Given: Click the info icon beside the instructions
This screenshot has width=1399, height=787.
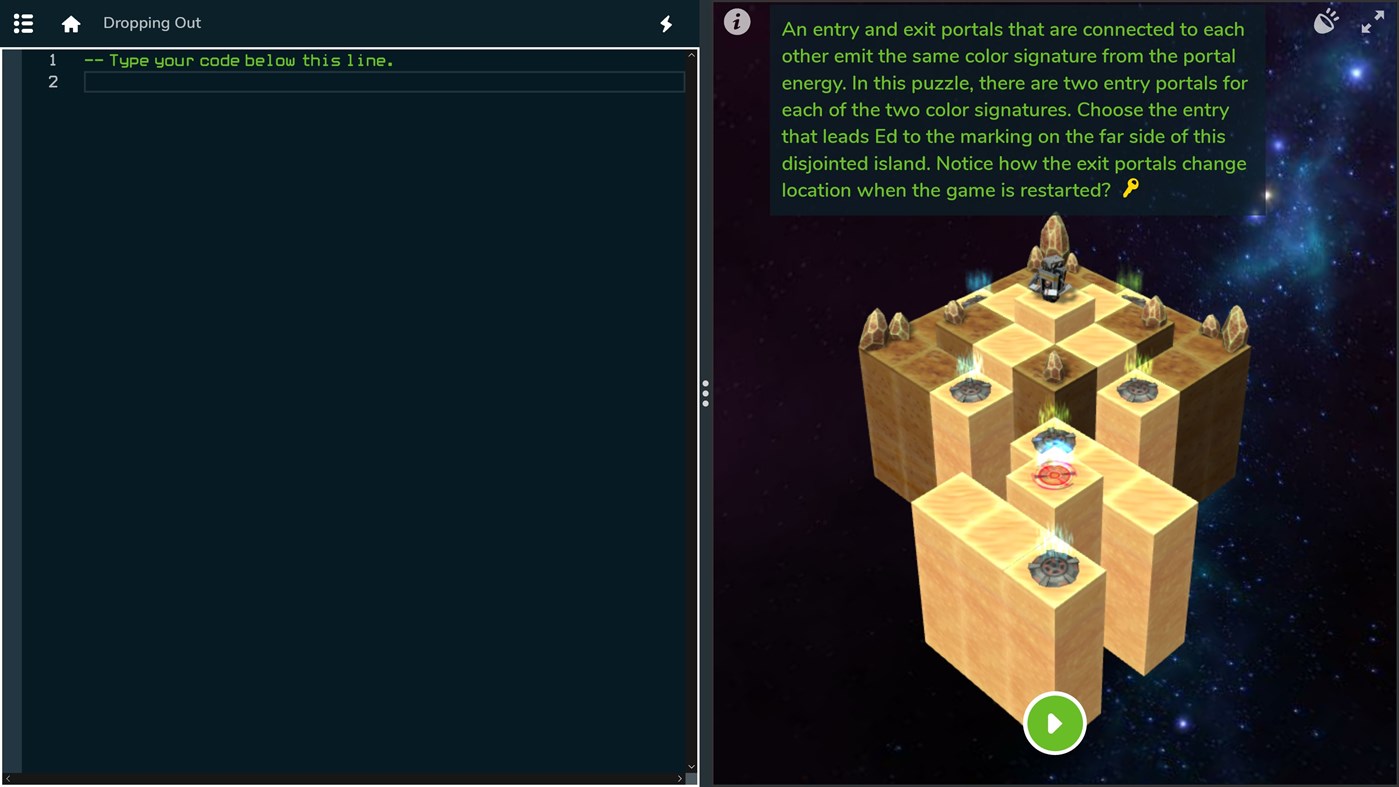Looking at the screenshot, I should [x=737, y=21].
